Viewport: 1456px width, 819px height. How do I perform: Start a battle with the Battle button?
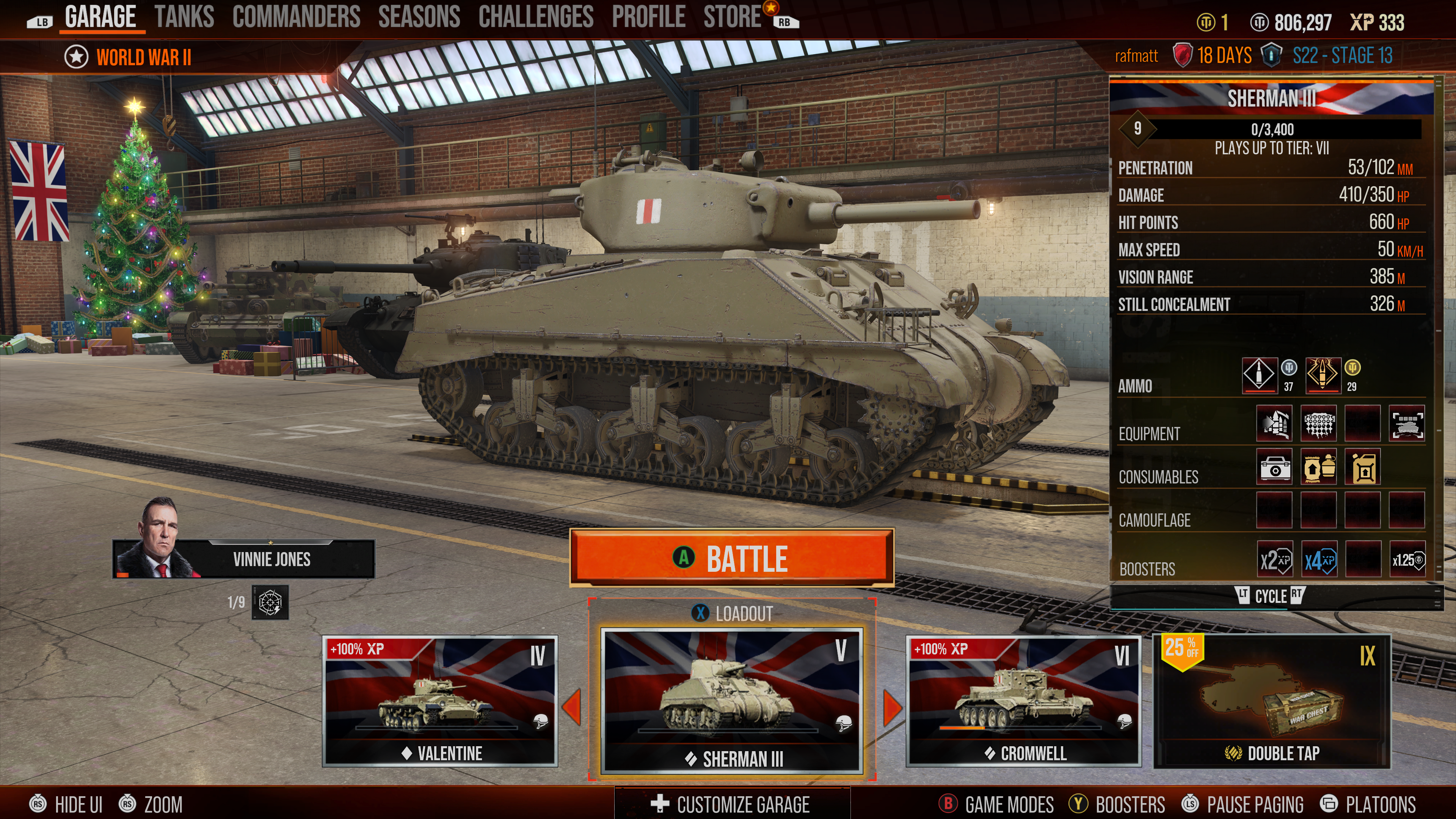pos(731,558)
